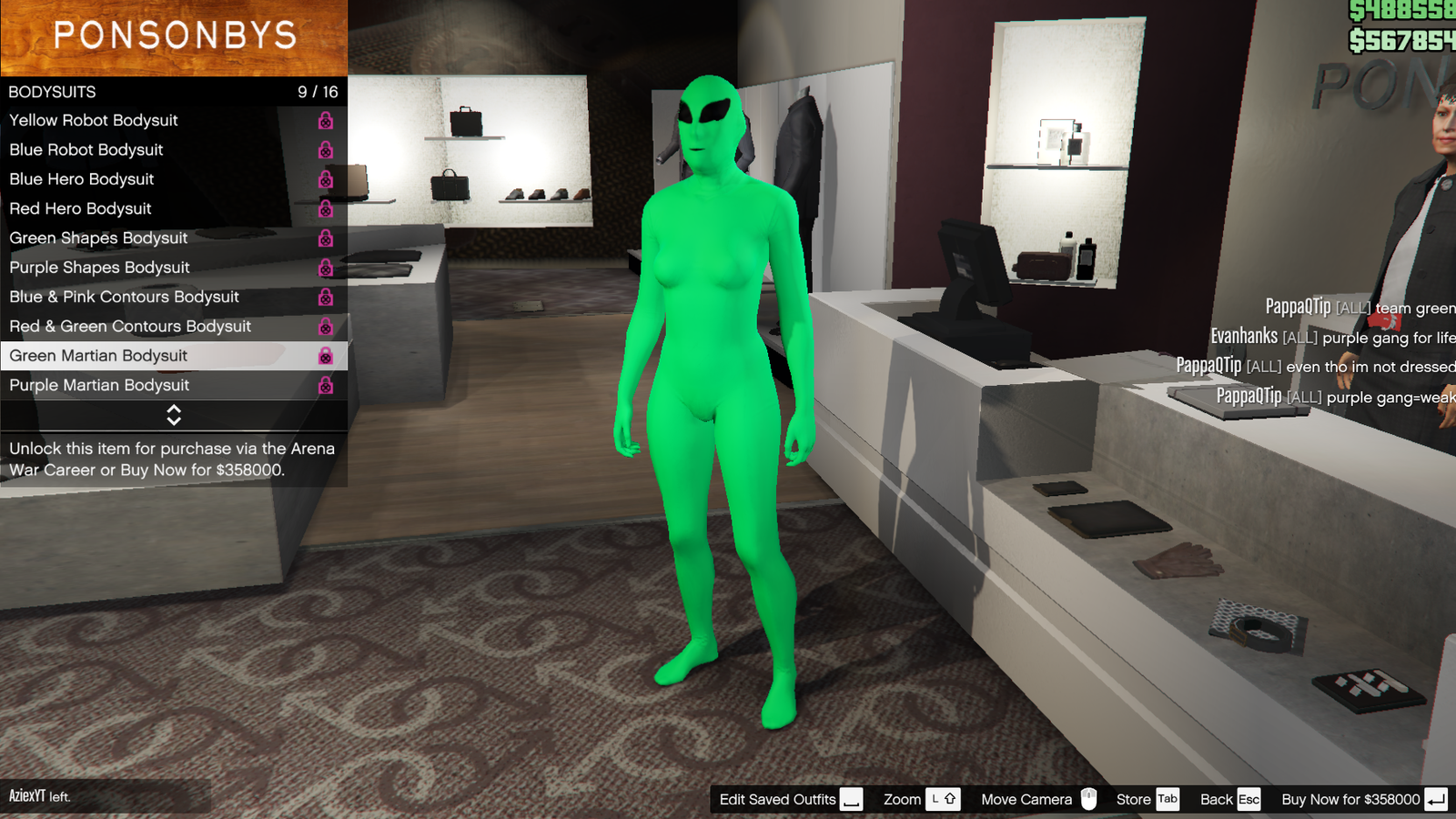Click Buy Now for $358000
The image size is (1456, 819).
tap(1353, 798)
